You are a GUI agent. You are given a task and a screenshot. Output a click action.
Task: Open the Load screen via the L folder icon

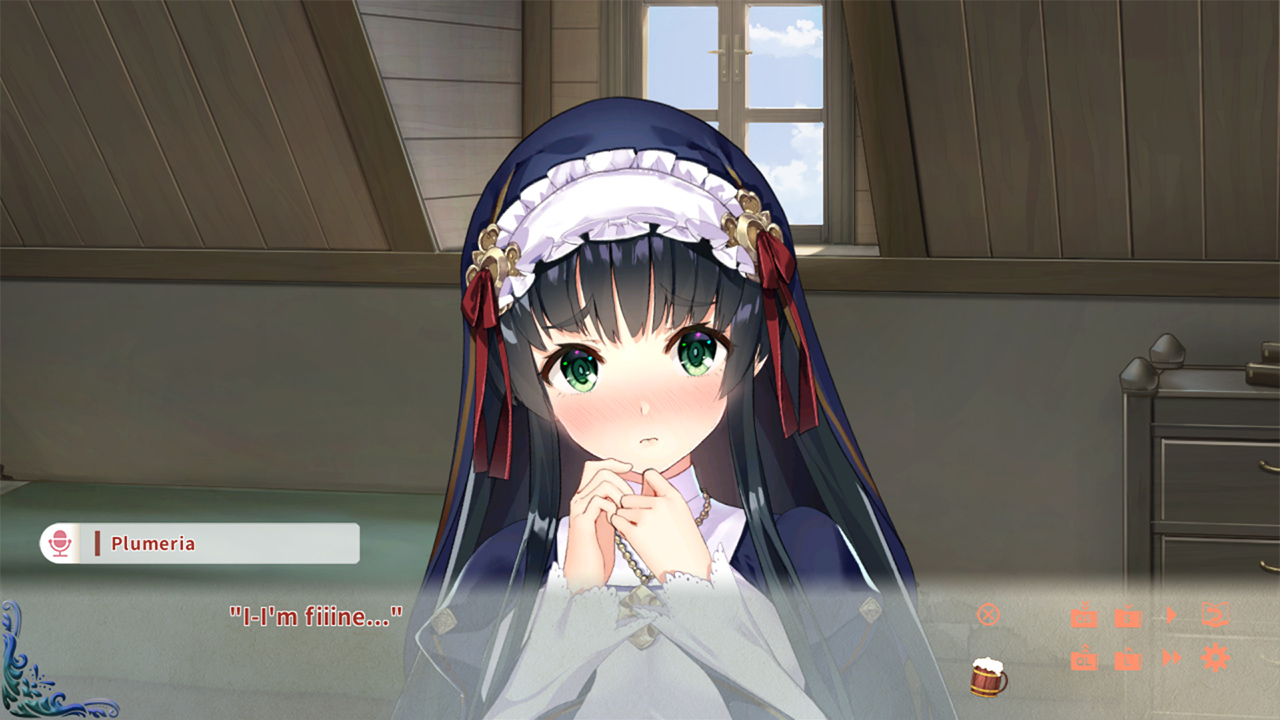1128,660
